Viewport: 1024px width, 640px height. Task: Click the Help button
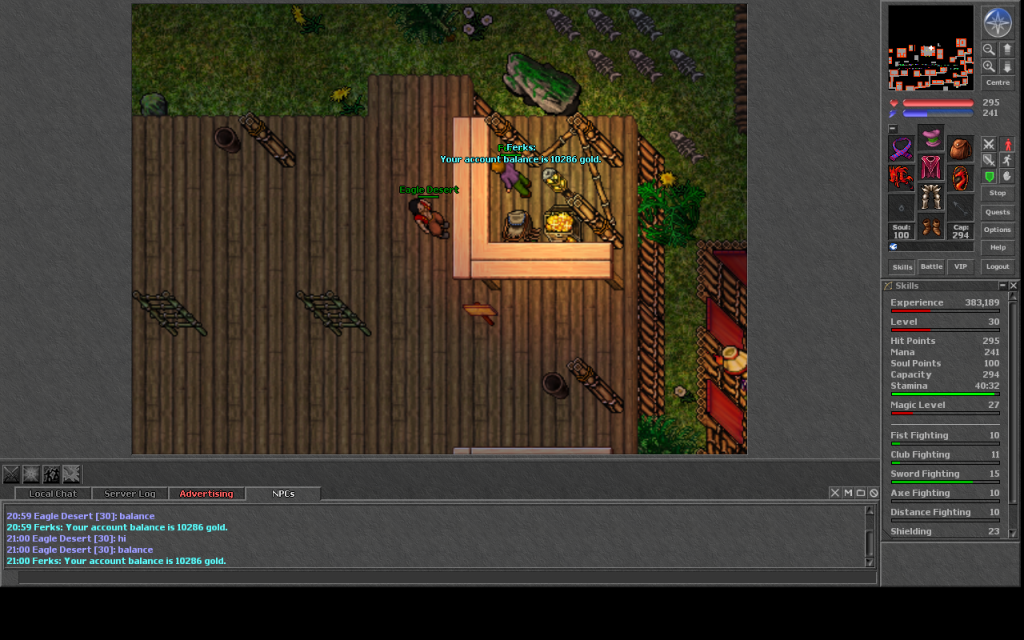click(997, 247)
